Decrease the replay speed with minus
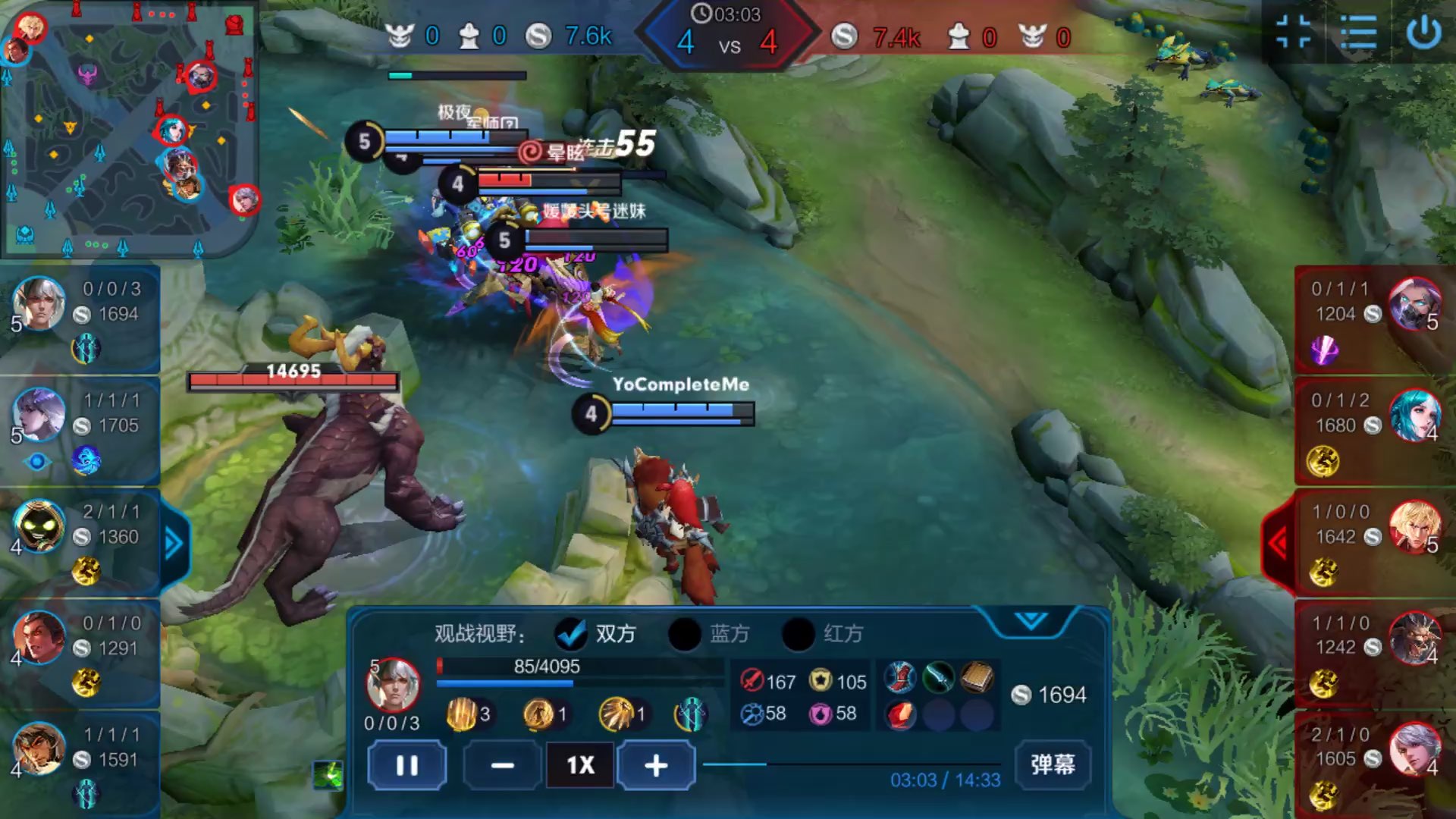Image resolution: width=1456 pixels, height=819 pixels. point(502,765)
